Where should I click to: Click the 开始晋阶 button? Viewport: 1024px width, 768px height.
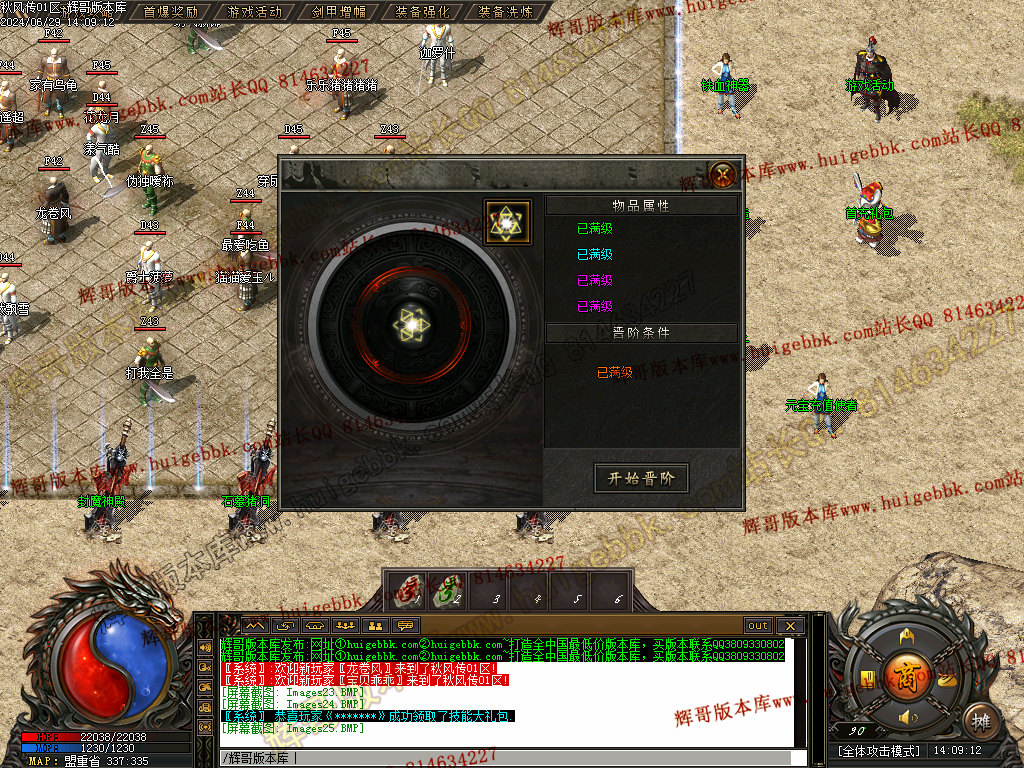[641, 478]
